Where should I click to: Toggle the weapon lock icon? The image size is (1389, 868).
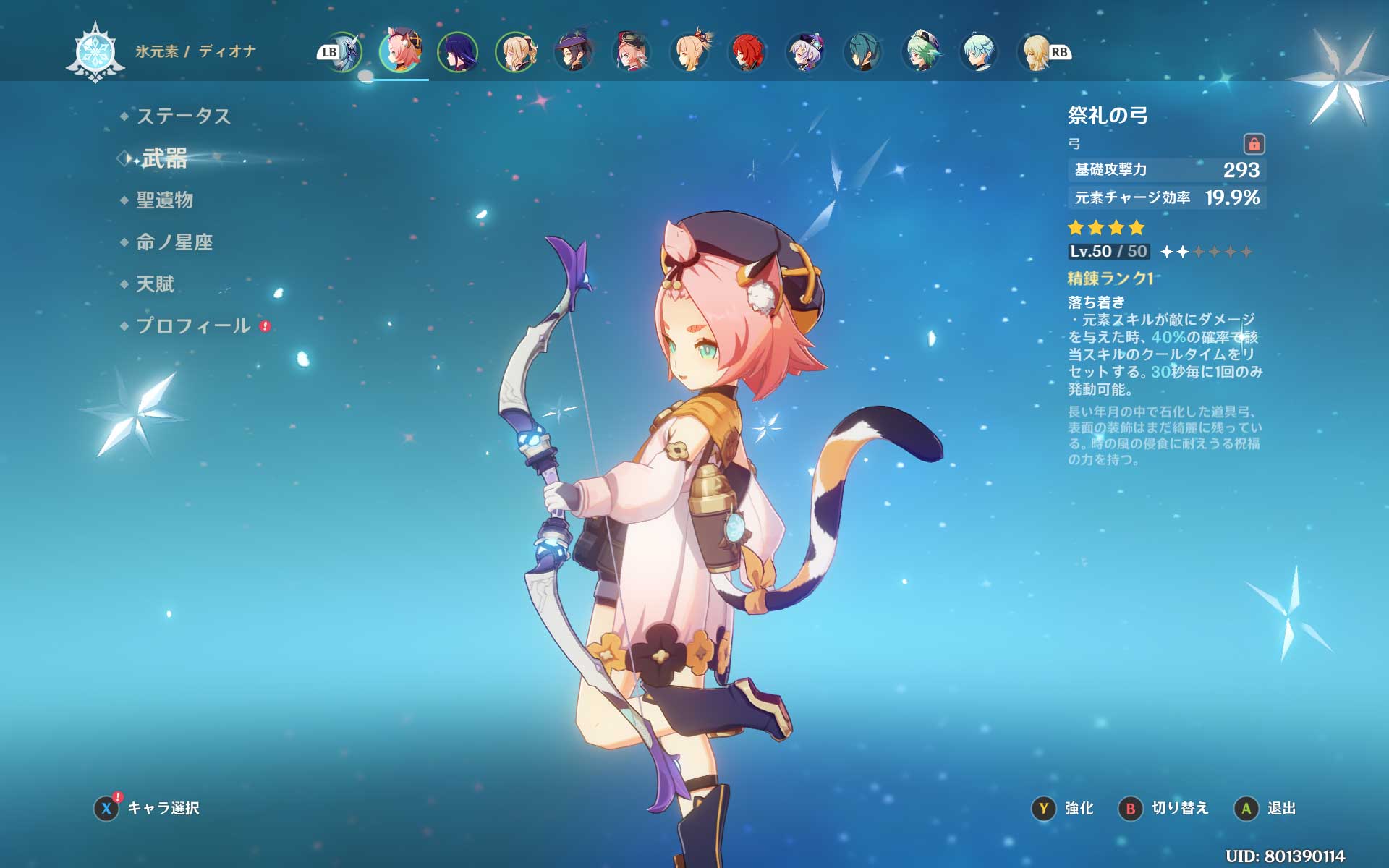click(1254, 144)
